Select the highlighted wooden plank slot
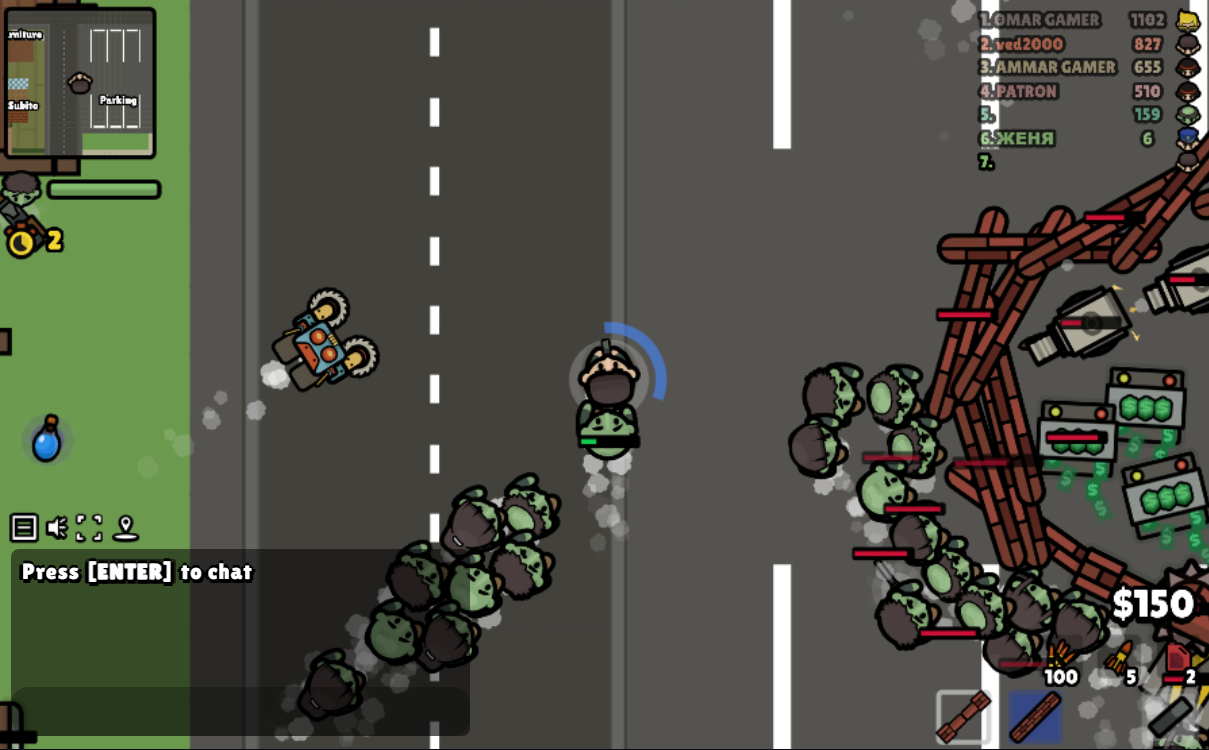Viewport: 1209px width, 750px height. (x=1035, y=717)
